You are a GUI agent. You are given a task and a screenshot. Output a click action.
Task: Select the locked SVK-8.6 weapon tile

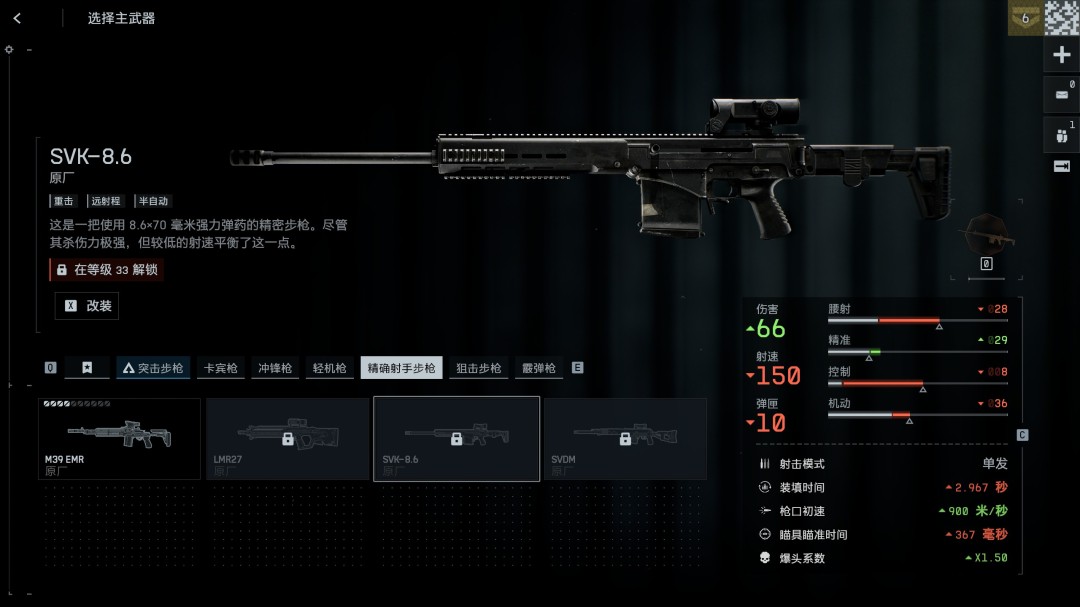456,439
